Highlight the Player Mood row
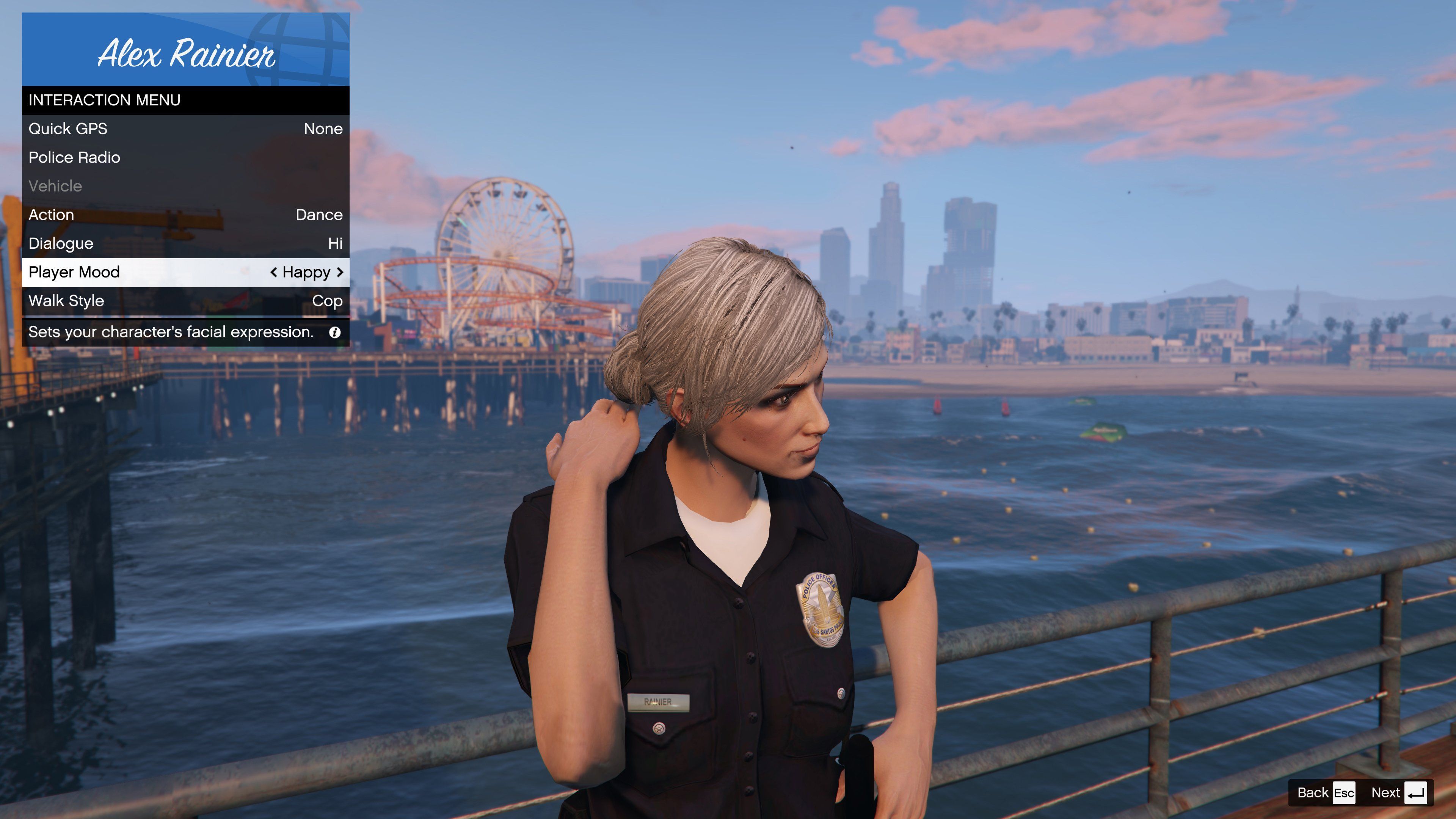This screenshot has width=1456, height=819. [x=141, y=273]
